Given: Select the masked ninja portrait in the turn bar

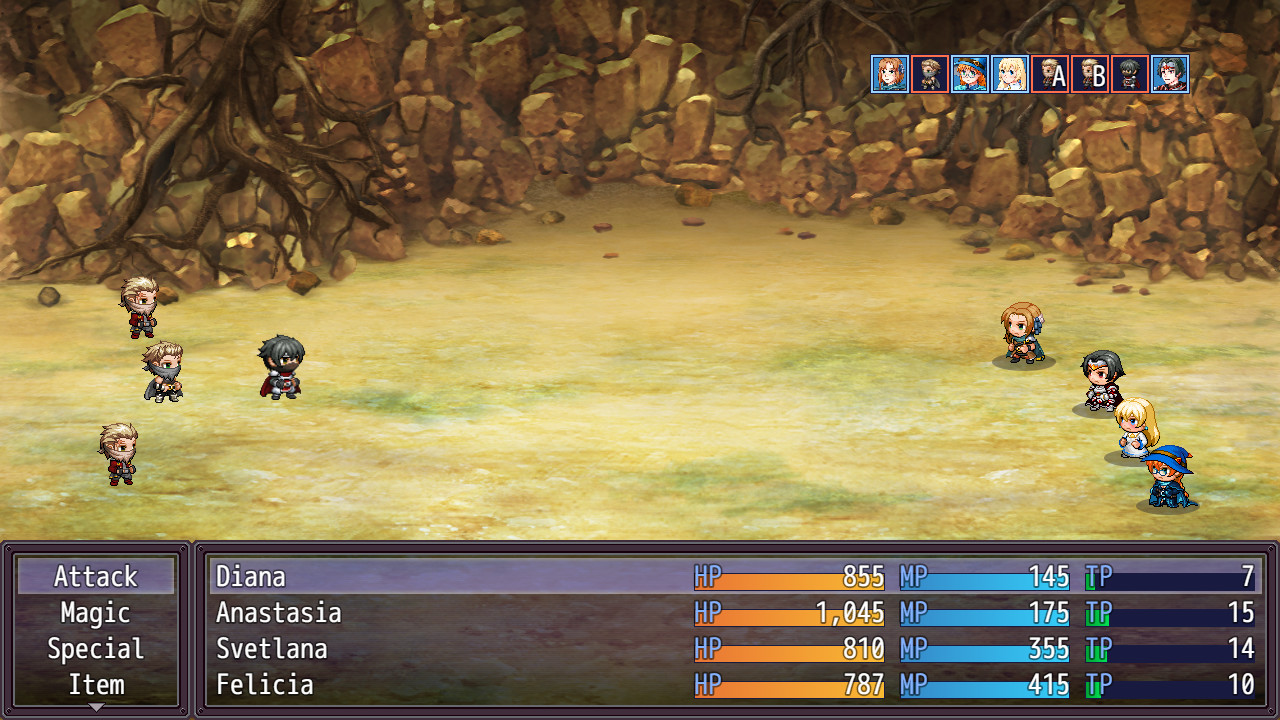Looking at the screenshot, I should click(930, 72).
